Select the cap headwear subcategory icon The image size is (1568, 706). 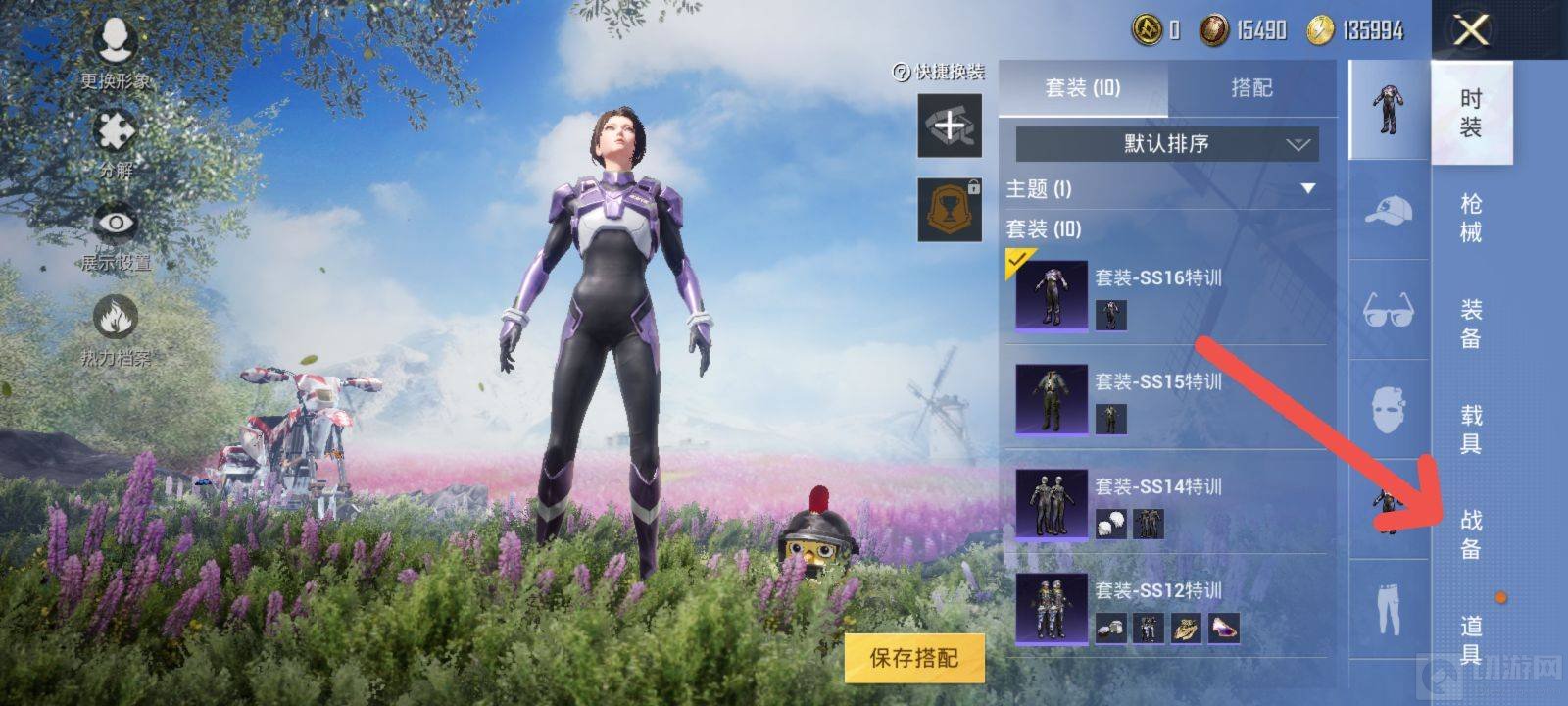click(1389, 210)
